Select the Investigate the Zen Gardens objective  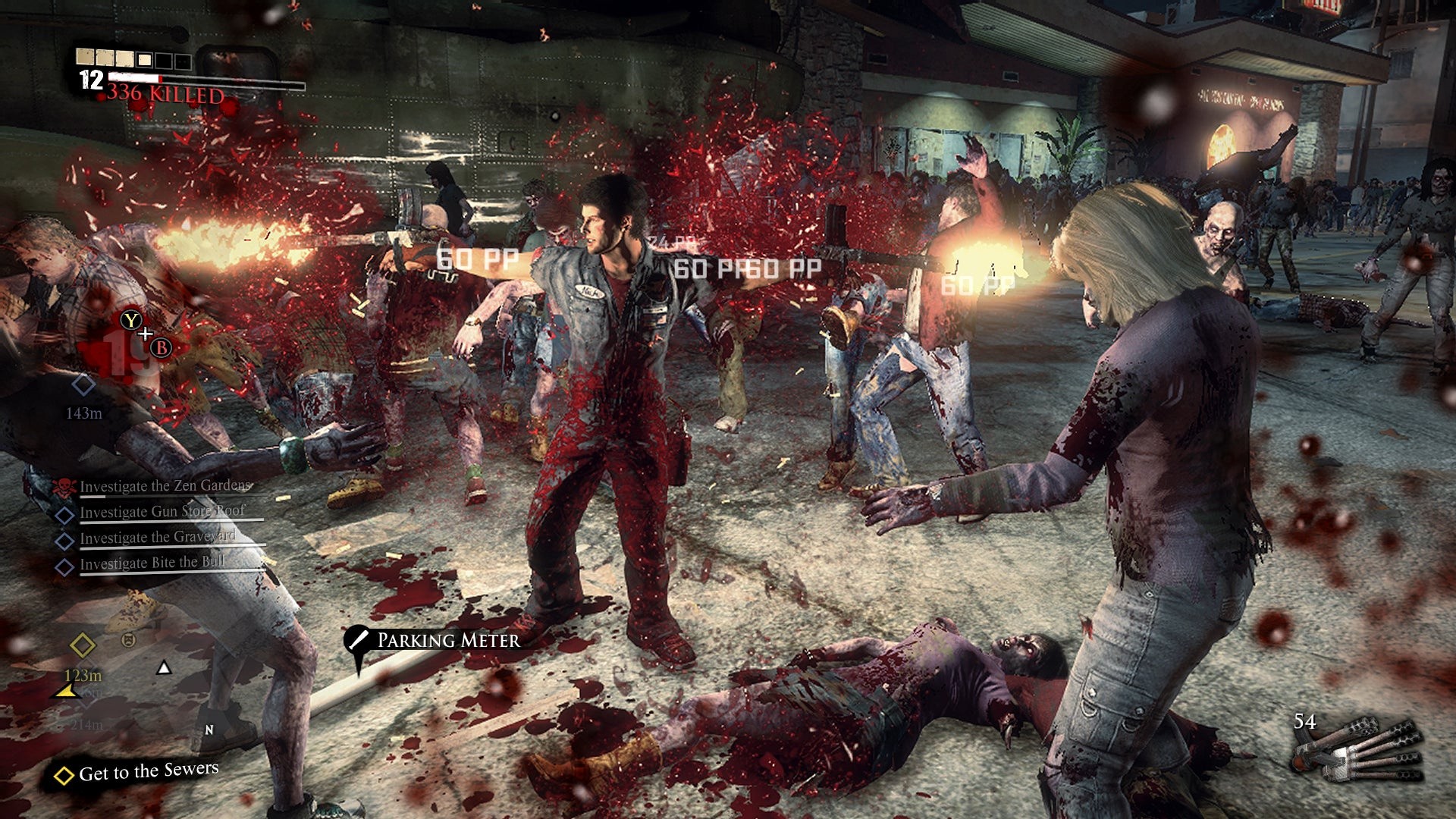pyautogui.click(x=165, y=486)
